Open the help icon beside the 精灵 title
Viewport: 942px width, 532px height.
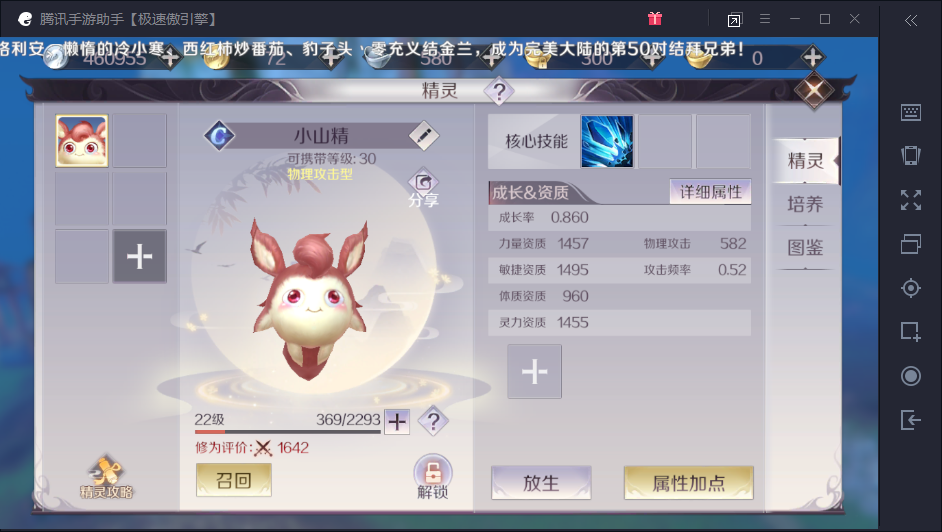coord(498,91)
